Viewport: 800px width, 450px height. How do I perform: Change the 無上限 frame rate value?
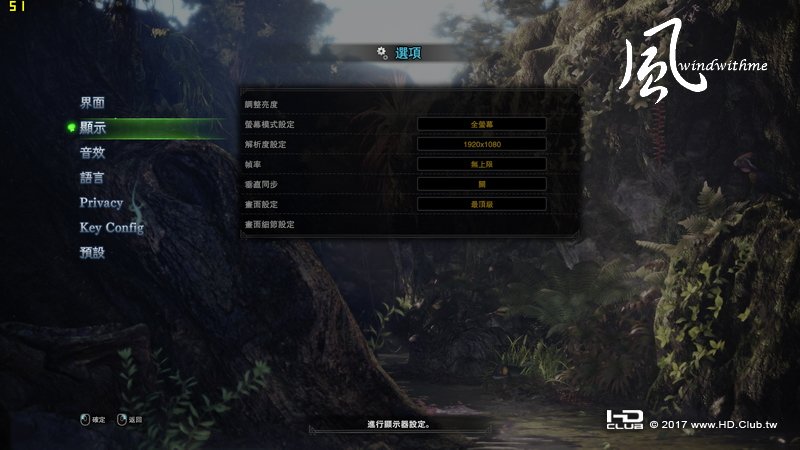481,164
